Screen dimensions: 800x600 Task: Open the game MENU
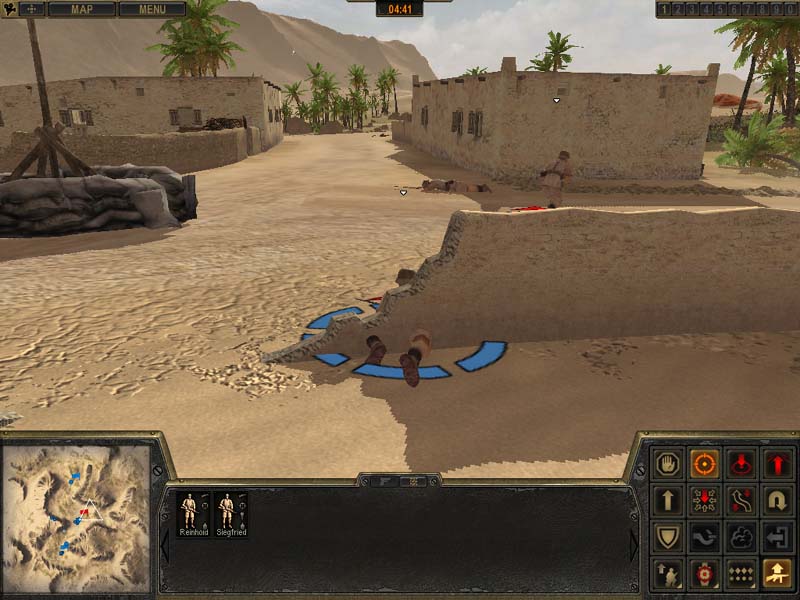tap(152, 10)
